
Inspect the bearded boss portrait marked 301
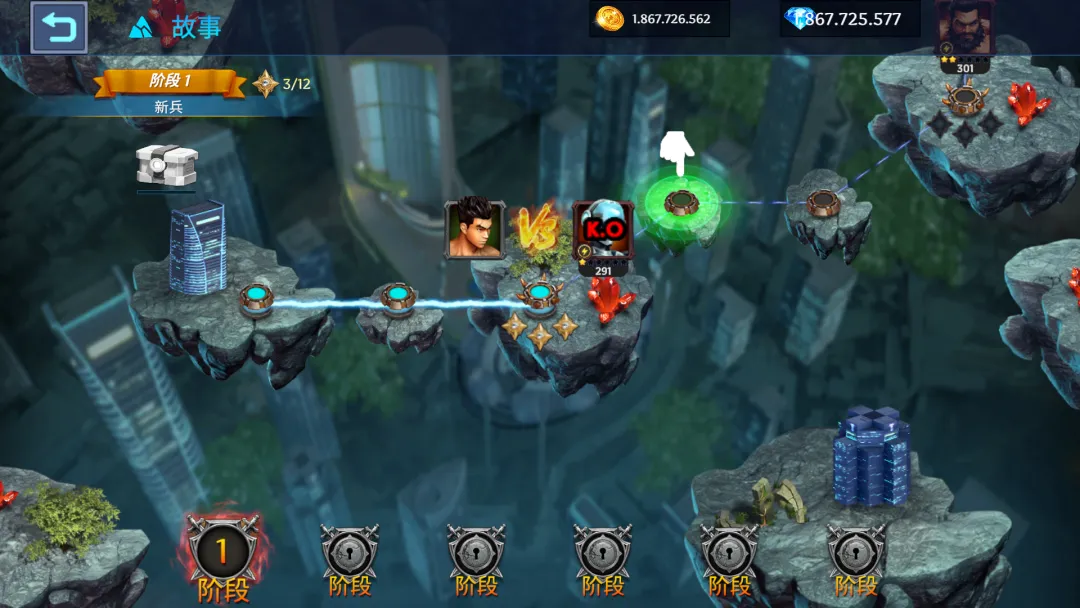click(x=964, y=28)
